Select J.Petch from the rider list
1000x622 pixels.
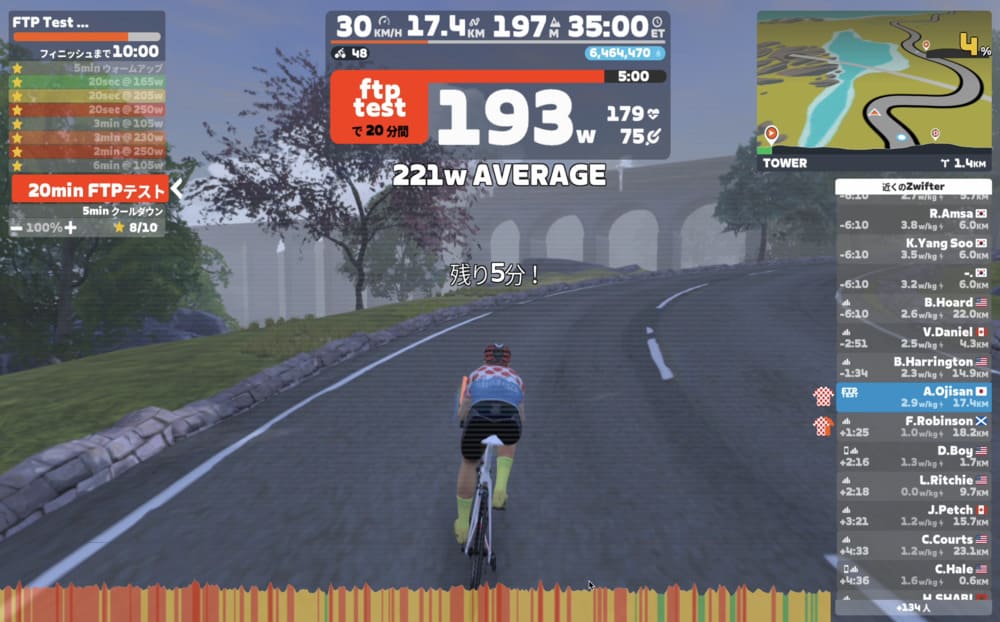[x=912, y=516]
